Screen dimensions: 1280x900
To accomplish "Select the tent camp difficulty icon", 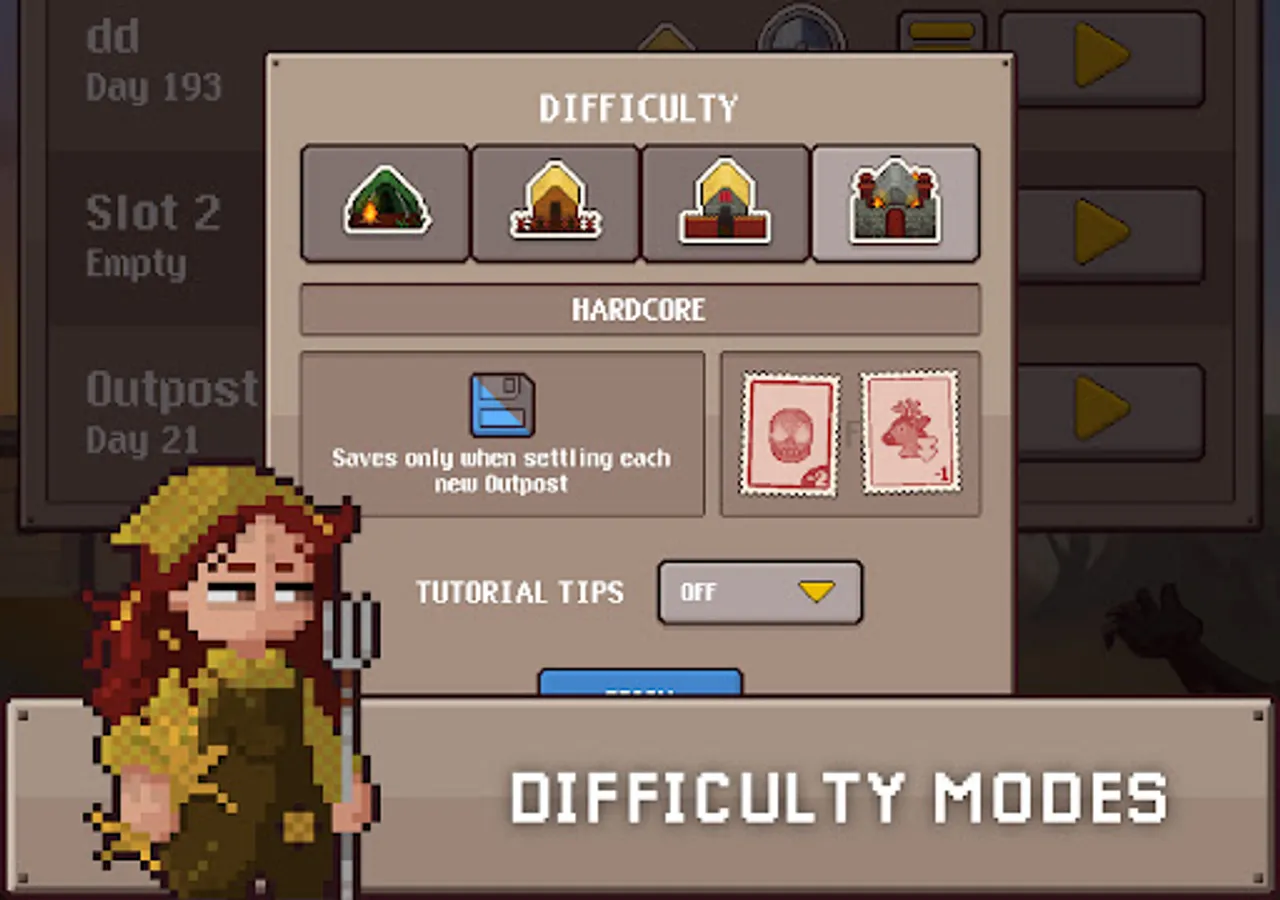I will [x=385, y=203].
